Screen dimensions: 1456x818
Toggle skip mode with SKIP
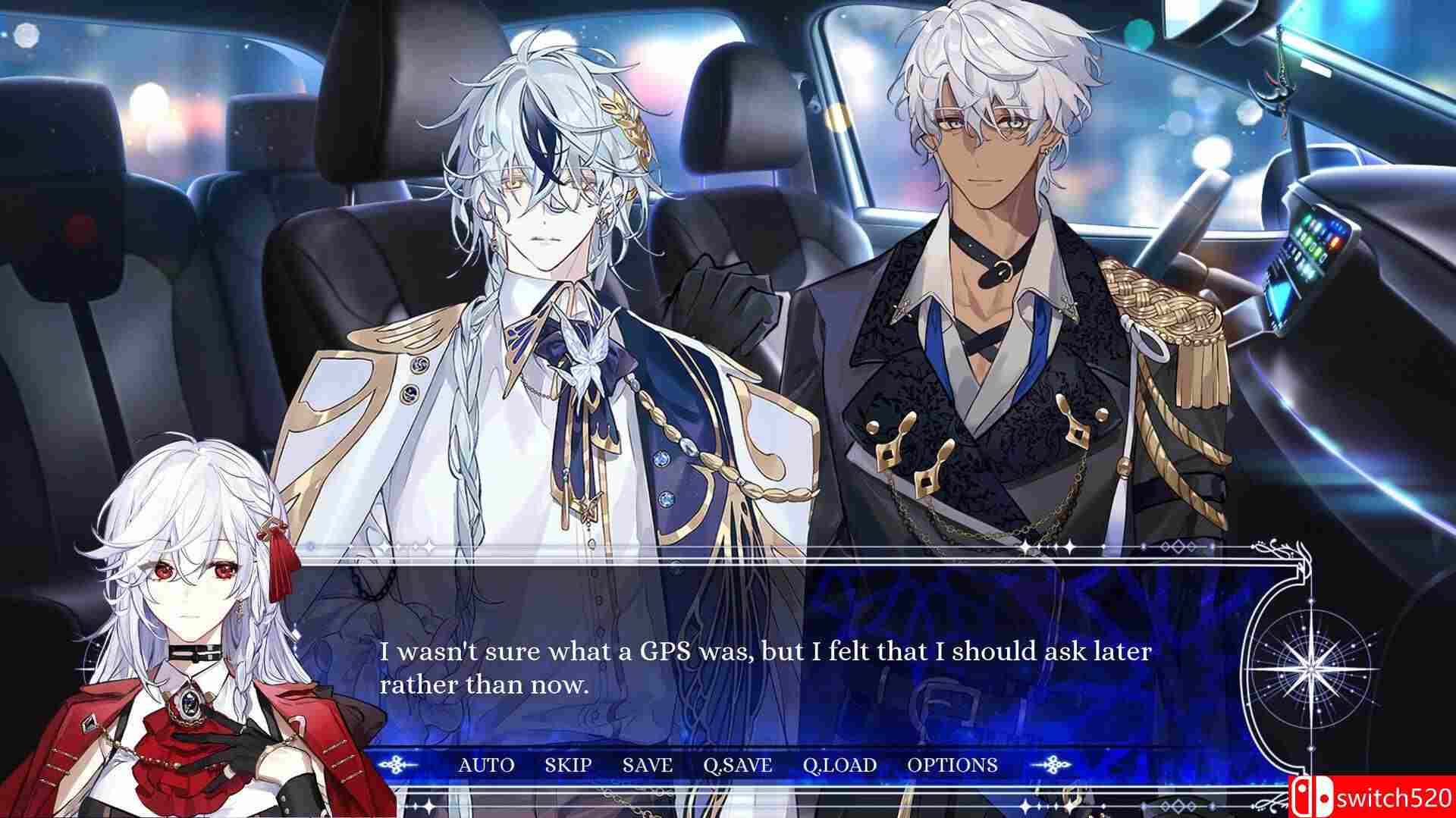569,766
